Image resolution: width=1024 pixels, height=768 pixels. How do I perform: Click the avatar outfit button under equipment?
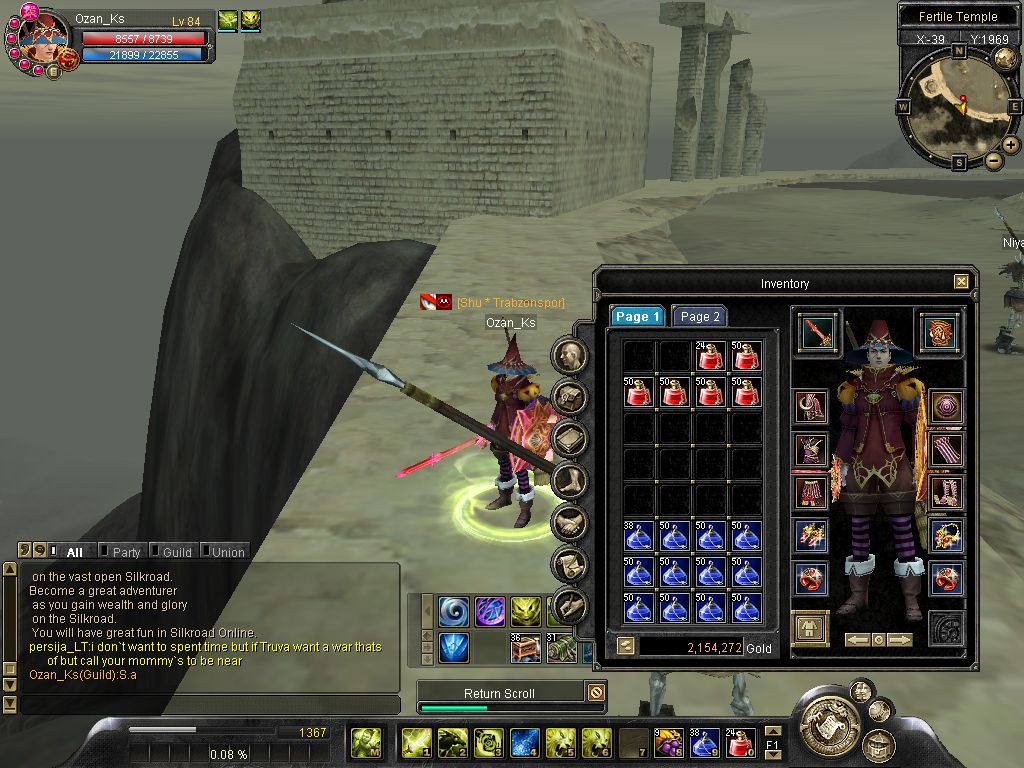click(x=810, y=628)
